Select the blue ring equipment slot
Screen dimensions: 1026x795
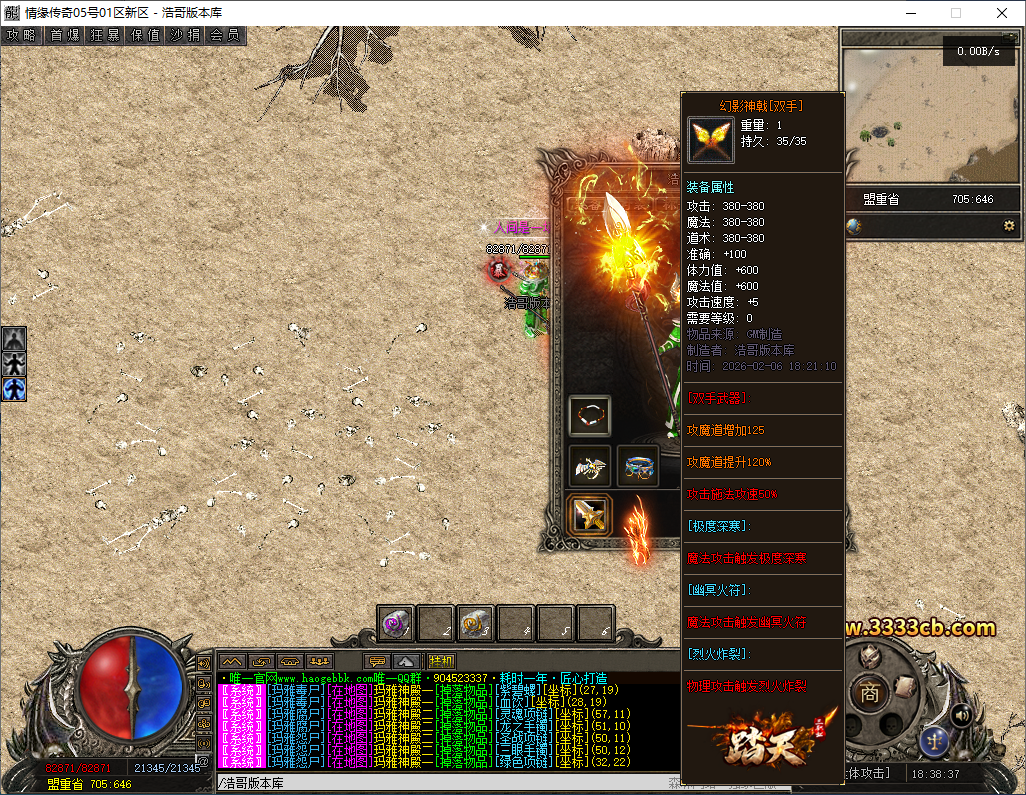tap(638, 466)
